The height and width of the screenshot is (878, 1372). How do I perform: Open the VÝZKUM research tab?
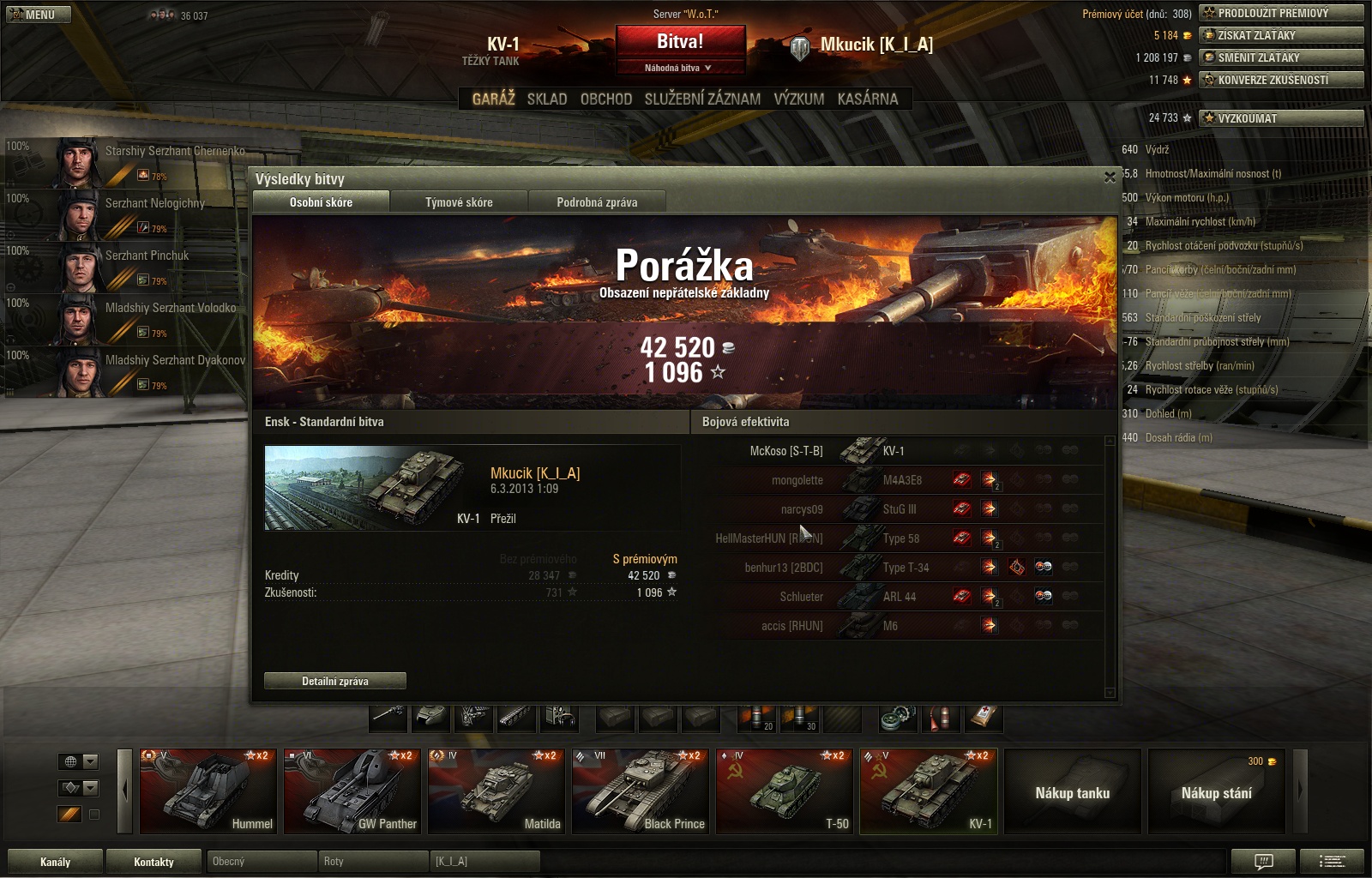pos(798,99)
